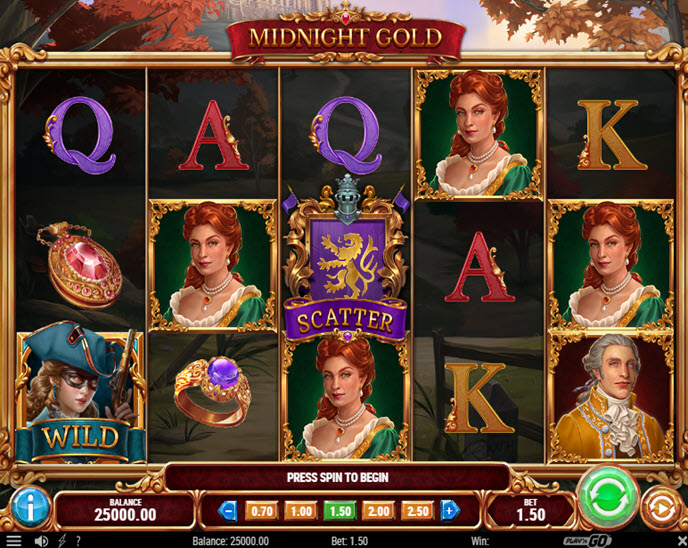
Task: Open the hamburger menu
Action: 14,541
